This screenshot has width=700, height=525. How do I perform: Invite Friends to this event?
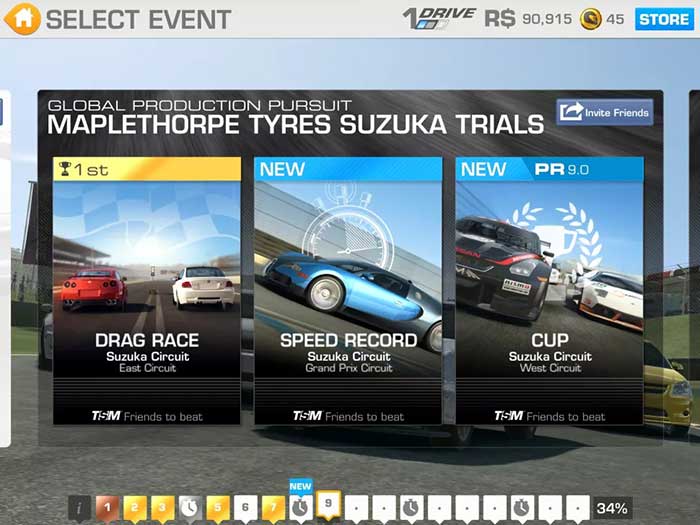[x=605, y=113]
